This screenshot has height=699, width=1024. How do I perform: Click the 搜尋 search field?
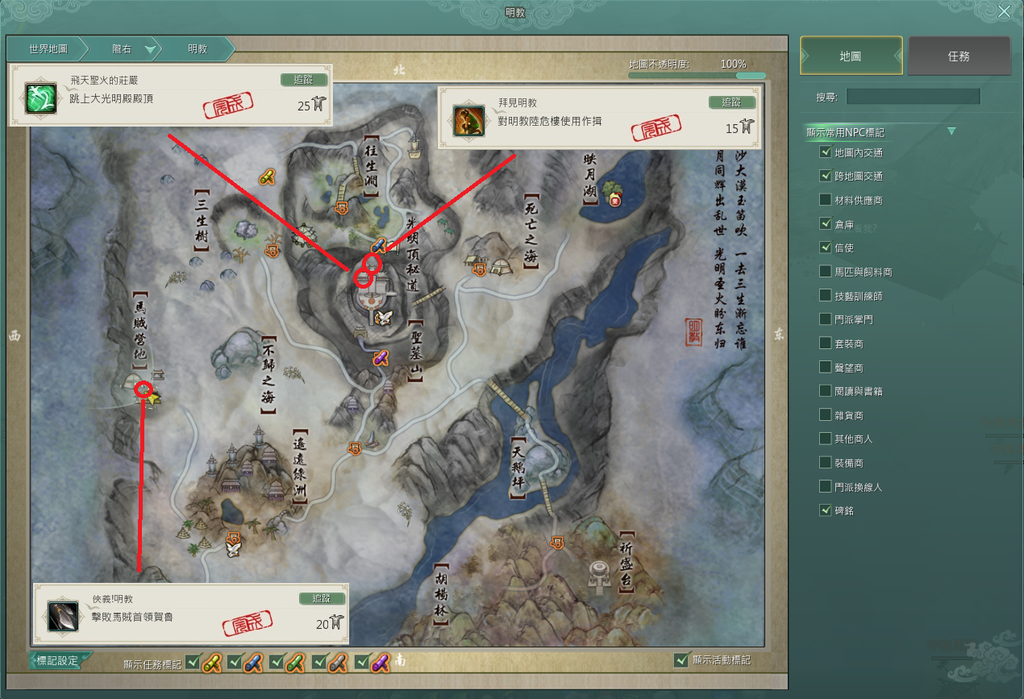click(913, 97)
